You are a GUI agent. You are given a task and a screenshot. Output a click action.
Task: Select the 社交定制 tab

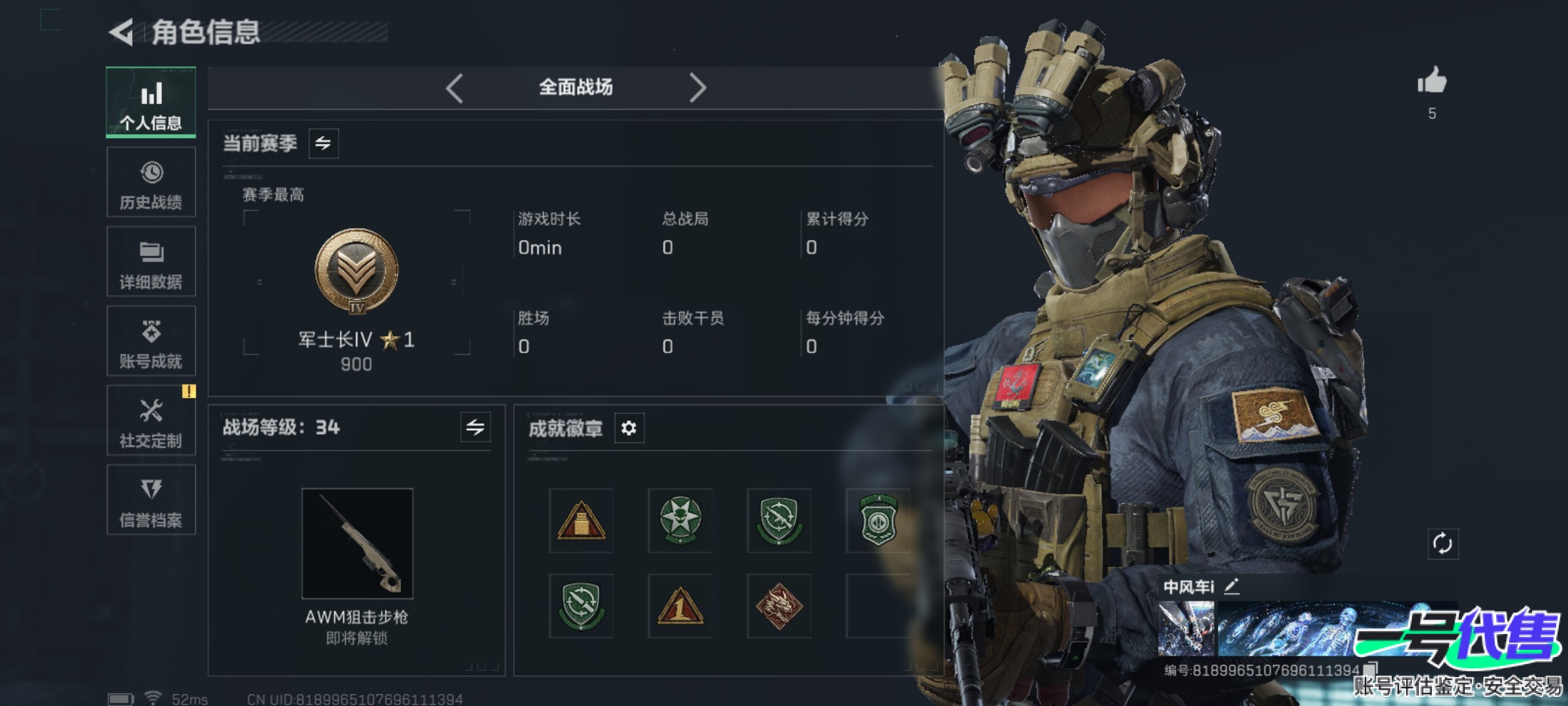(x=151, y=421)
